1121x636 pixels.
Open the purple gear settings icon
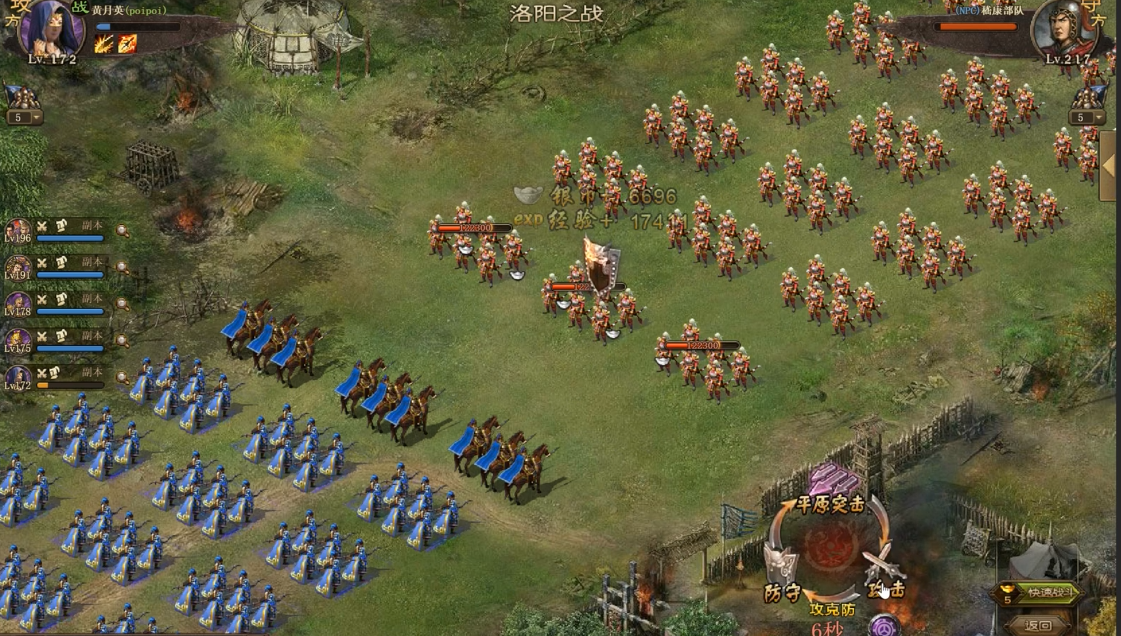pyautogui.click(x=884, y=626)
